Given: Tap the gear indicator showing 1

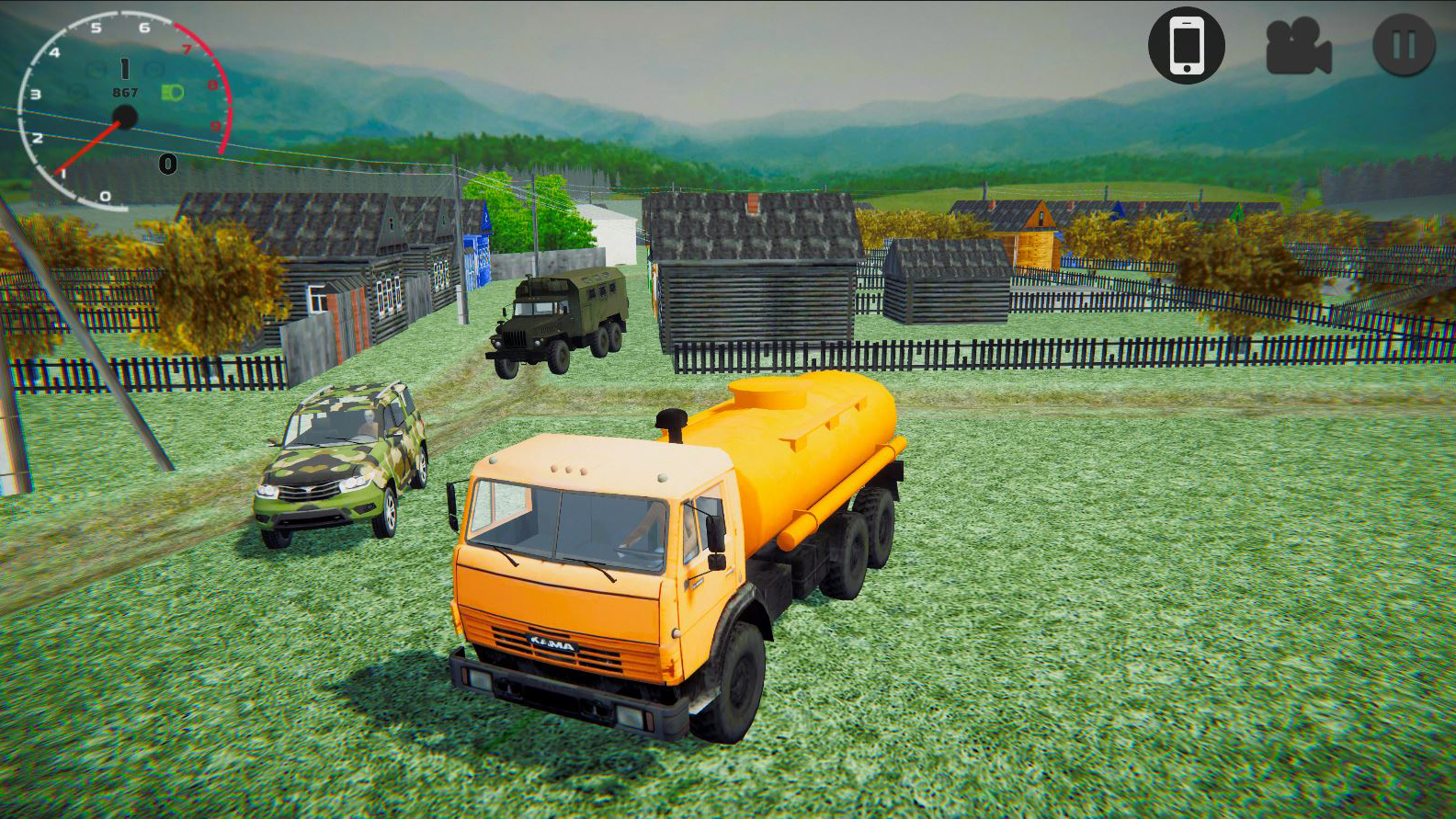Looking at the screenshot, I should pyautogui.click(x=125, y=68).
